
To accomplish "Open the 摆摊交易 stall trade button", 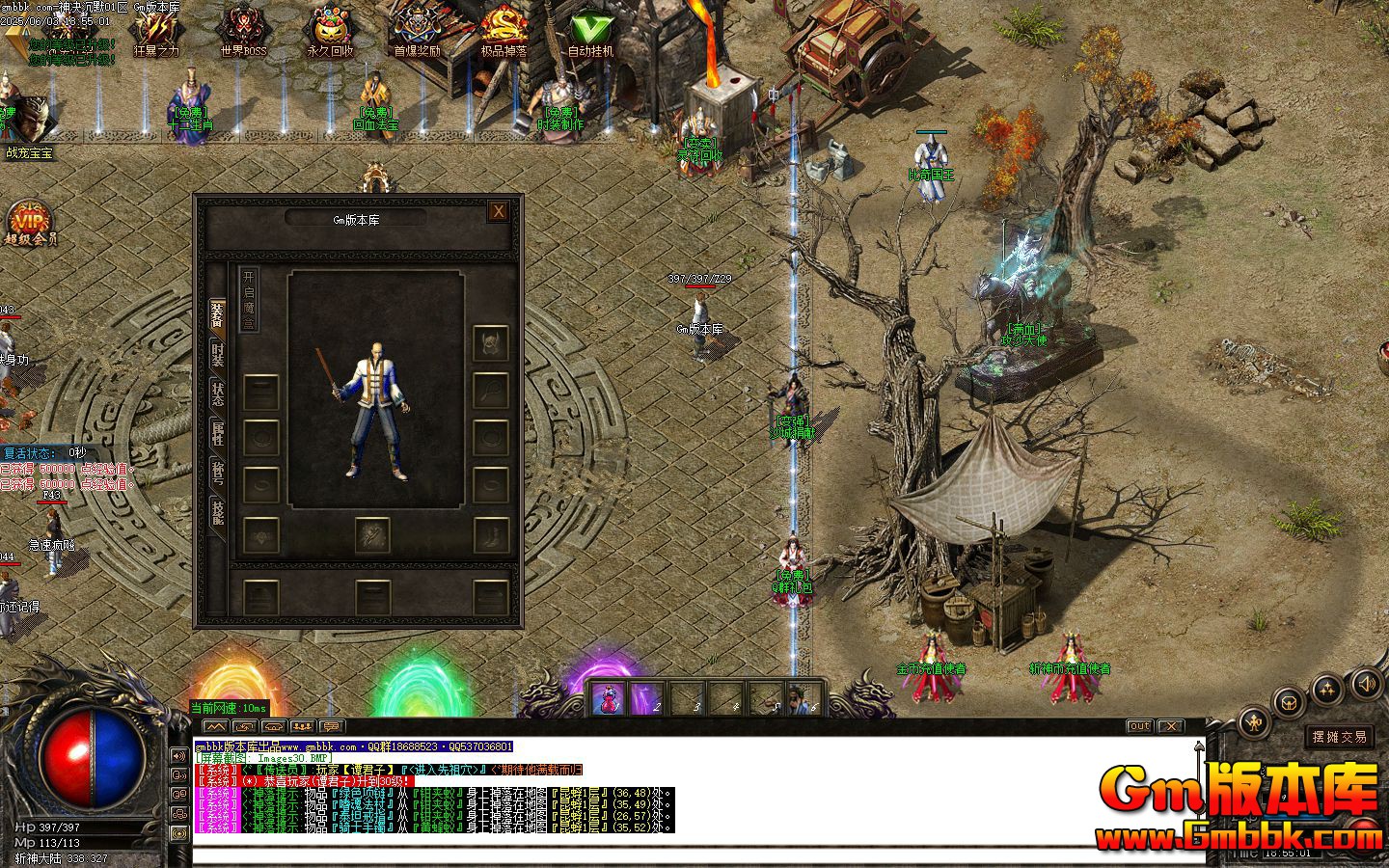I will coord(1341,737).
